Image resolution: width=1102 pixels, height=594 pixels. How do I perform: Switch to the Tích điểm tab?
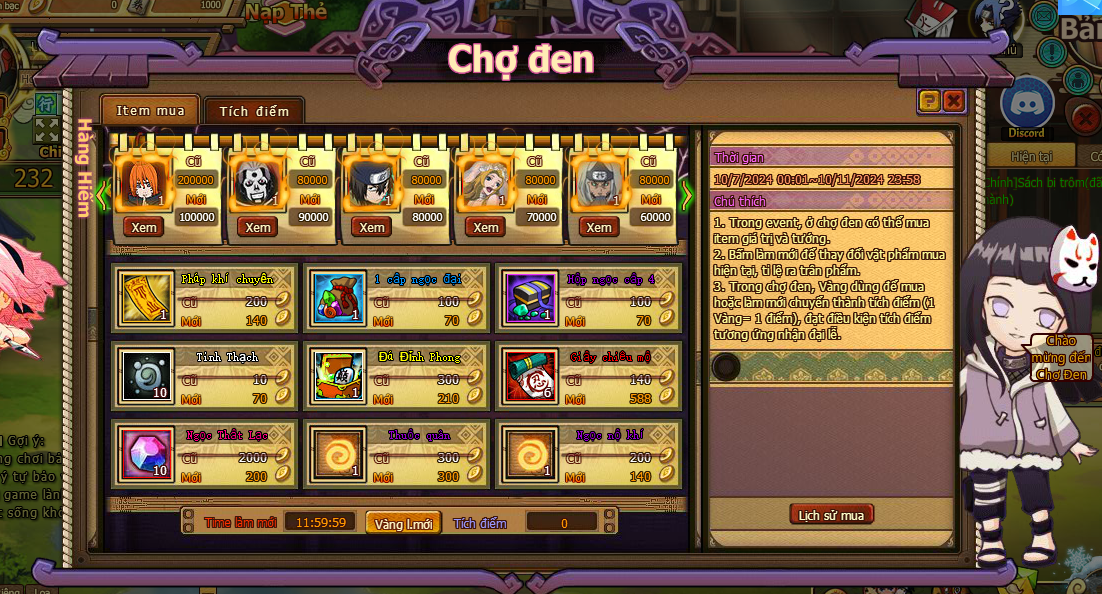254,111
